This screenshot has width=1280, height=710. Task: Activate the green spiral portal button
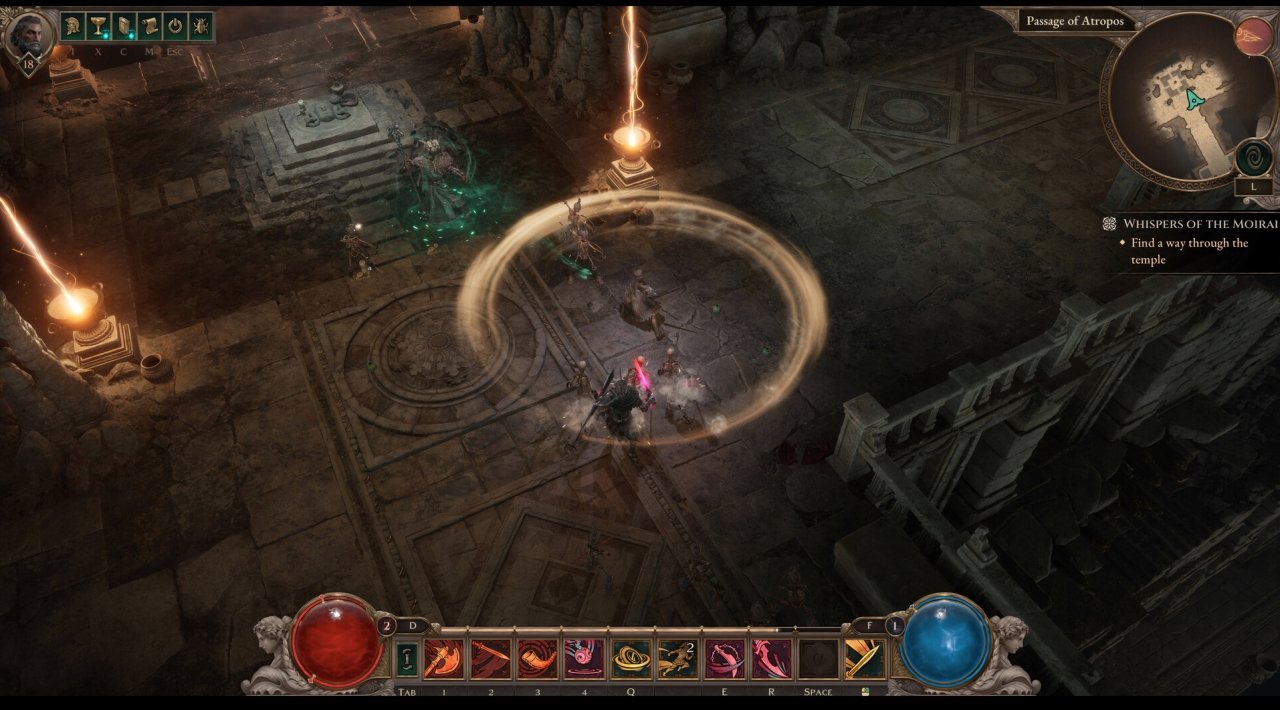pyautogui.click(x=1253, y=158)
